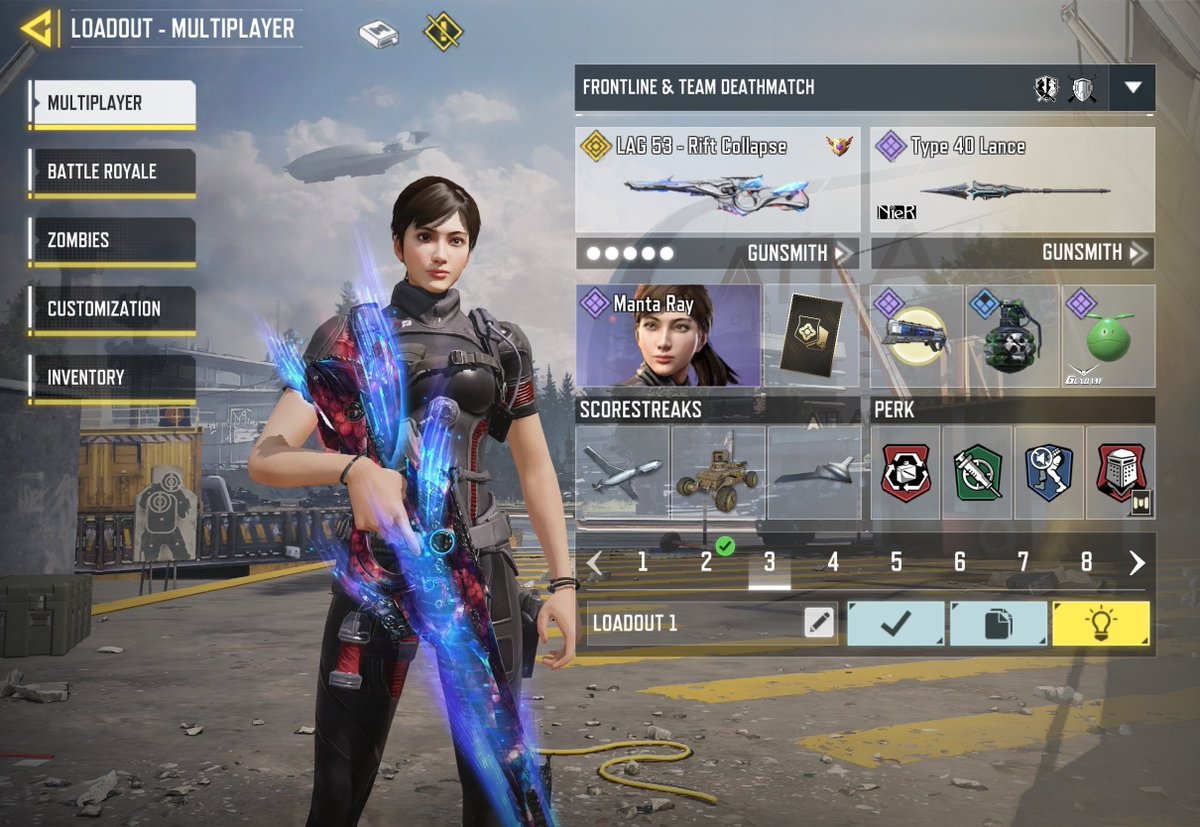1200x827 pixels.
Task: Rename Loadout 1 with the pencil icon
Action: click(819, 623)
